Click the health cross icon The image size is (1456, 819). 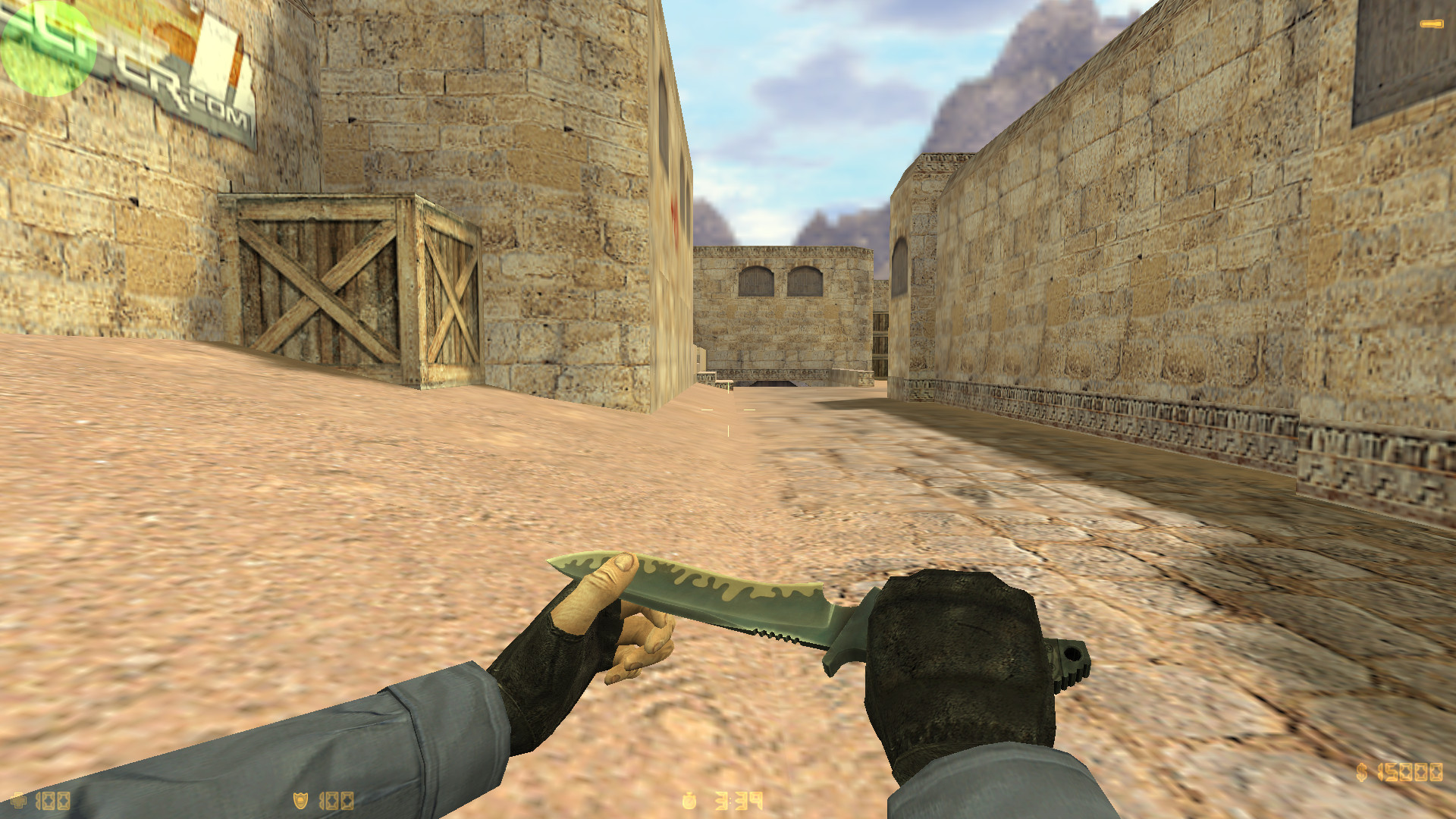pyautogui.click(x=19, y=800)
